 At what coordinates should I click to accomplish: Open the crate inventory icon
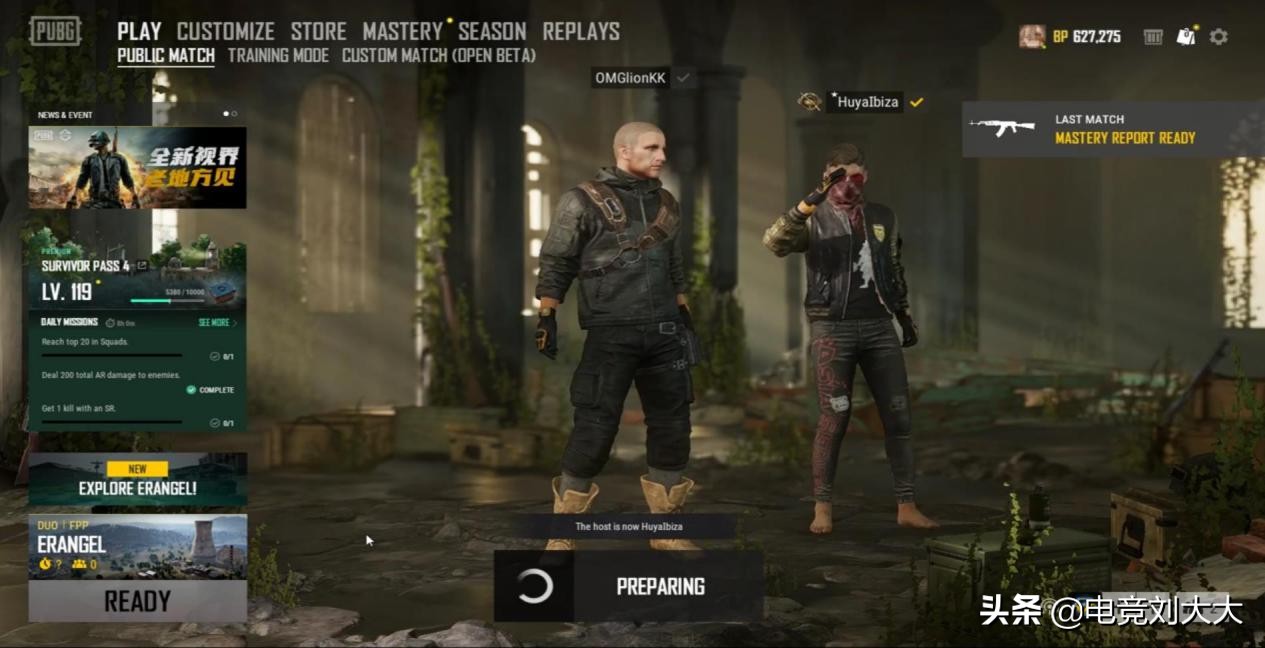coord(1153,37)
